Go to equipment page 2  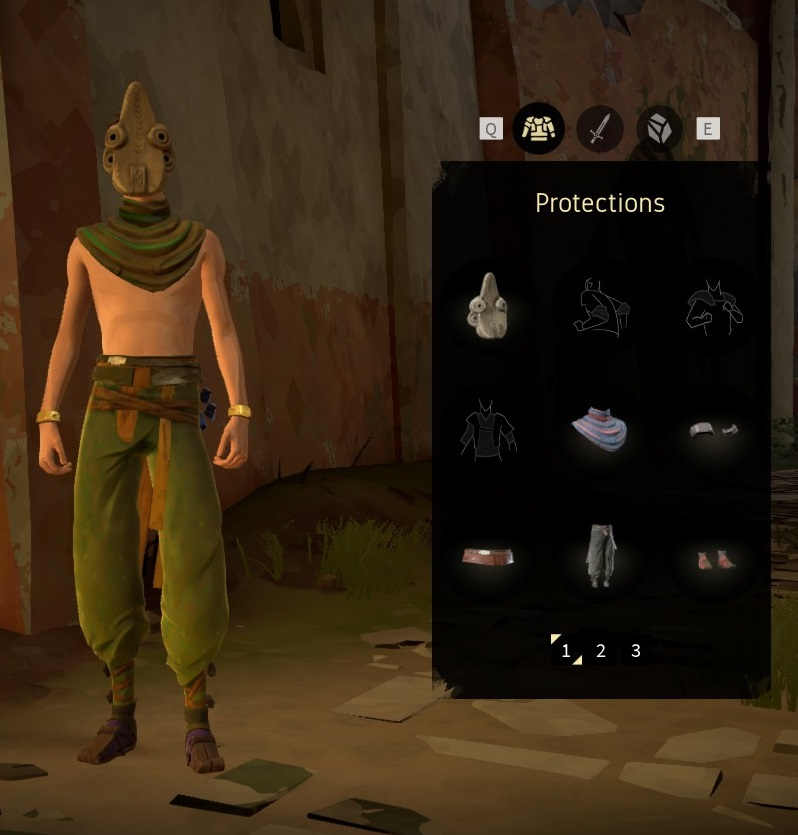coord(601,651)
